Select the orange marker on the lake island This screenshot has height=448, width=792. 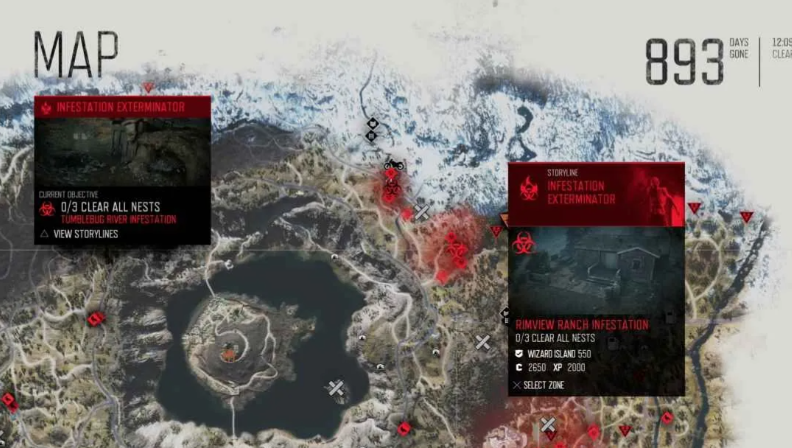231,350
